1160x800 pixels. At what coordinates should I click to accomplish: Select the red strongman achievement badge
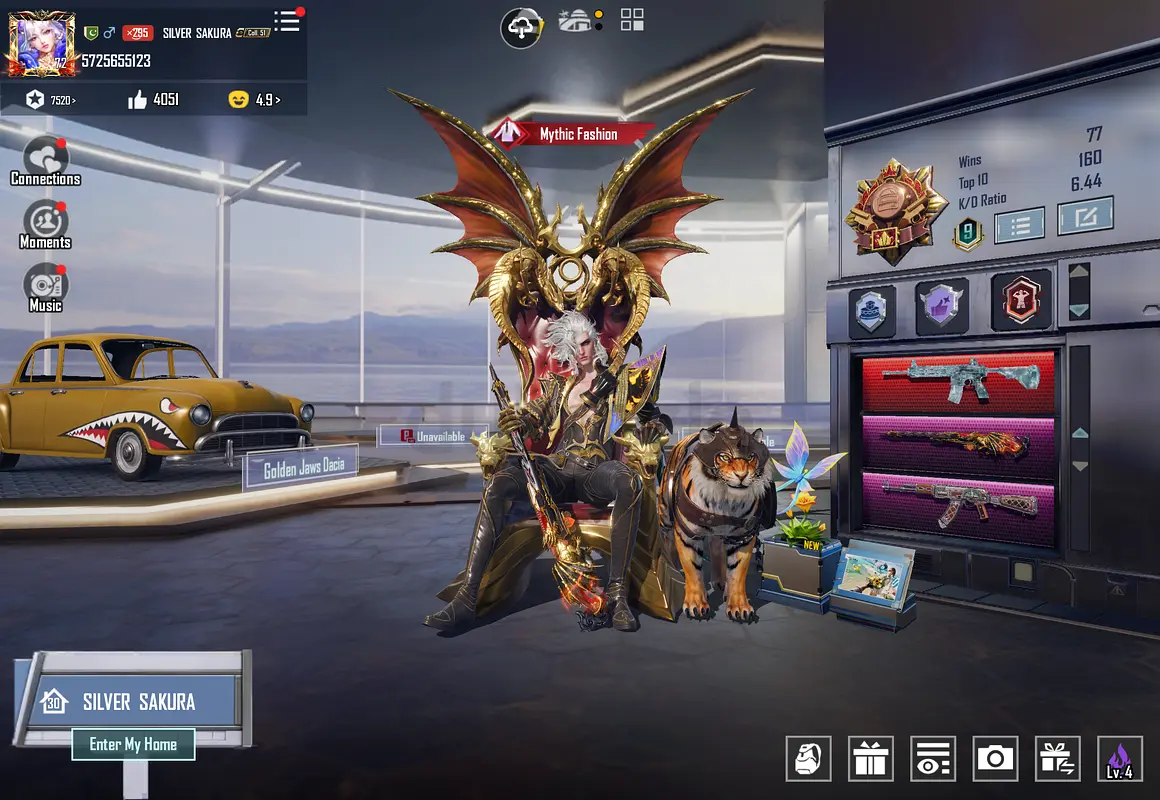[1021, 300]
